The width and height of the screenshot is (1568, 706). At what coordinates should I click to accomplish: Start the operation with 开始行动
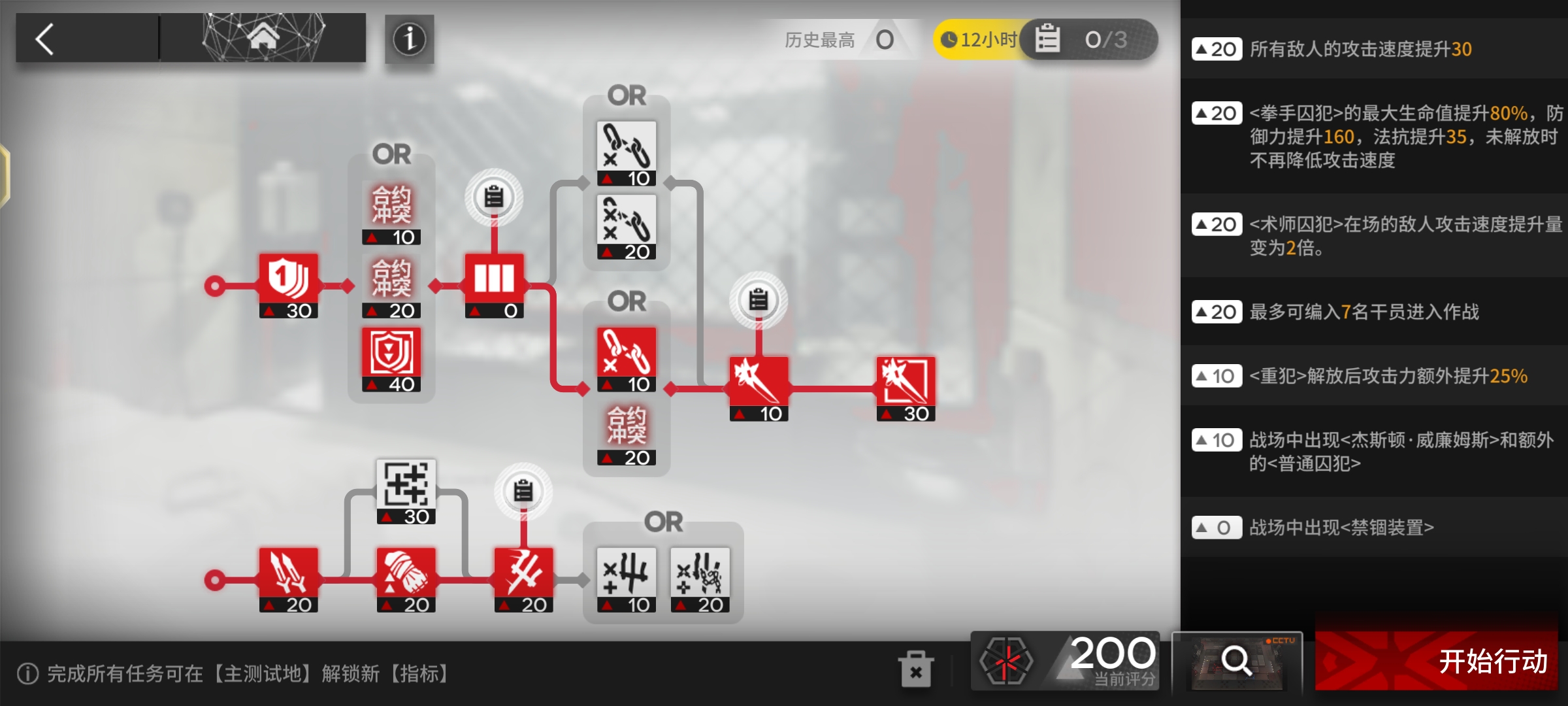(x=1436, y=661)
